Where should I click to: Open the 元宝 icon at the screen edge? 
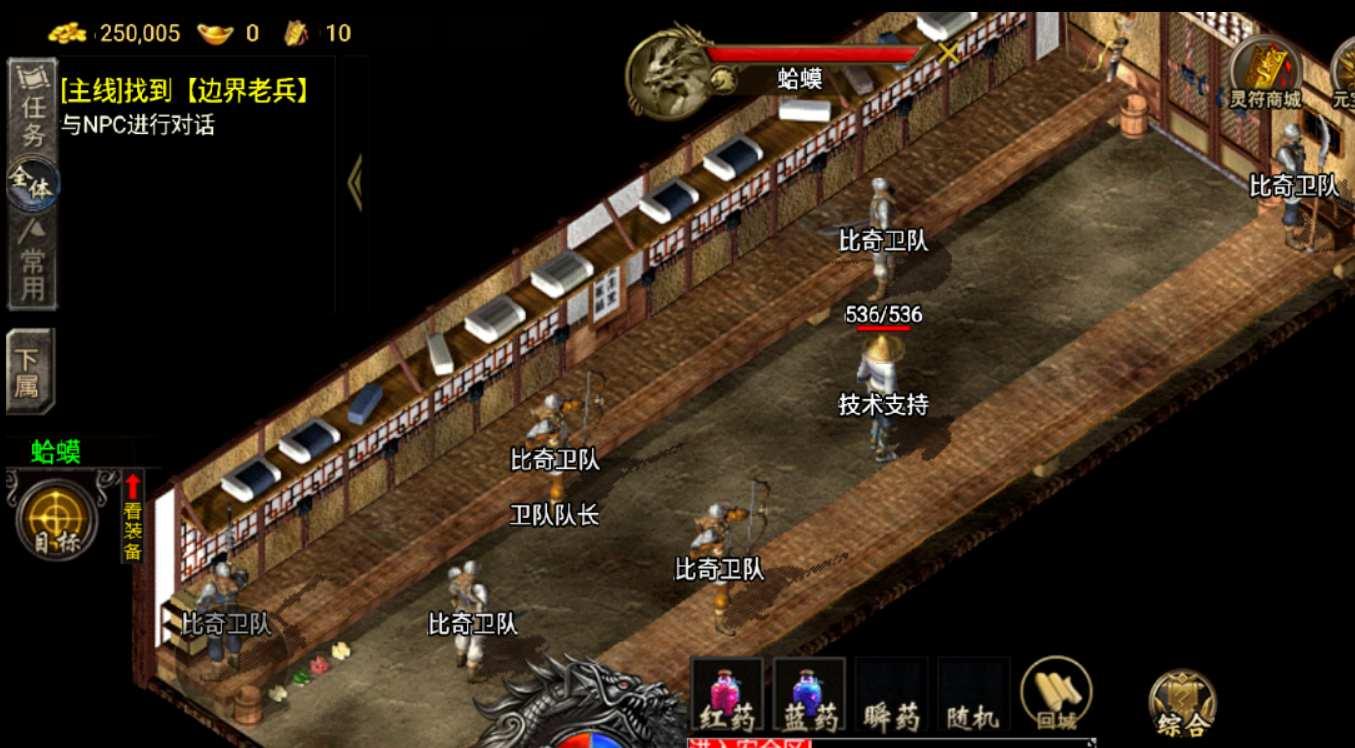coord(1345,70)
